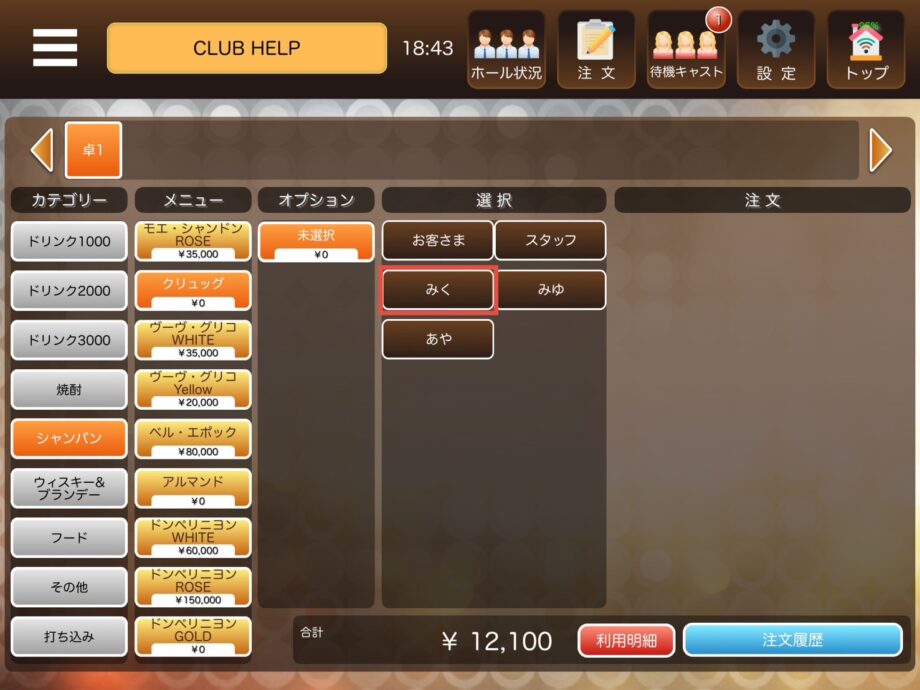The image size is (920, 690).
Task: Choose ベル・エポック ¥80,000 item
Action: click(x=193, y=439)
